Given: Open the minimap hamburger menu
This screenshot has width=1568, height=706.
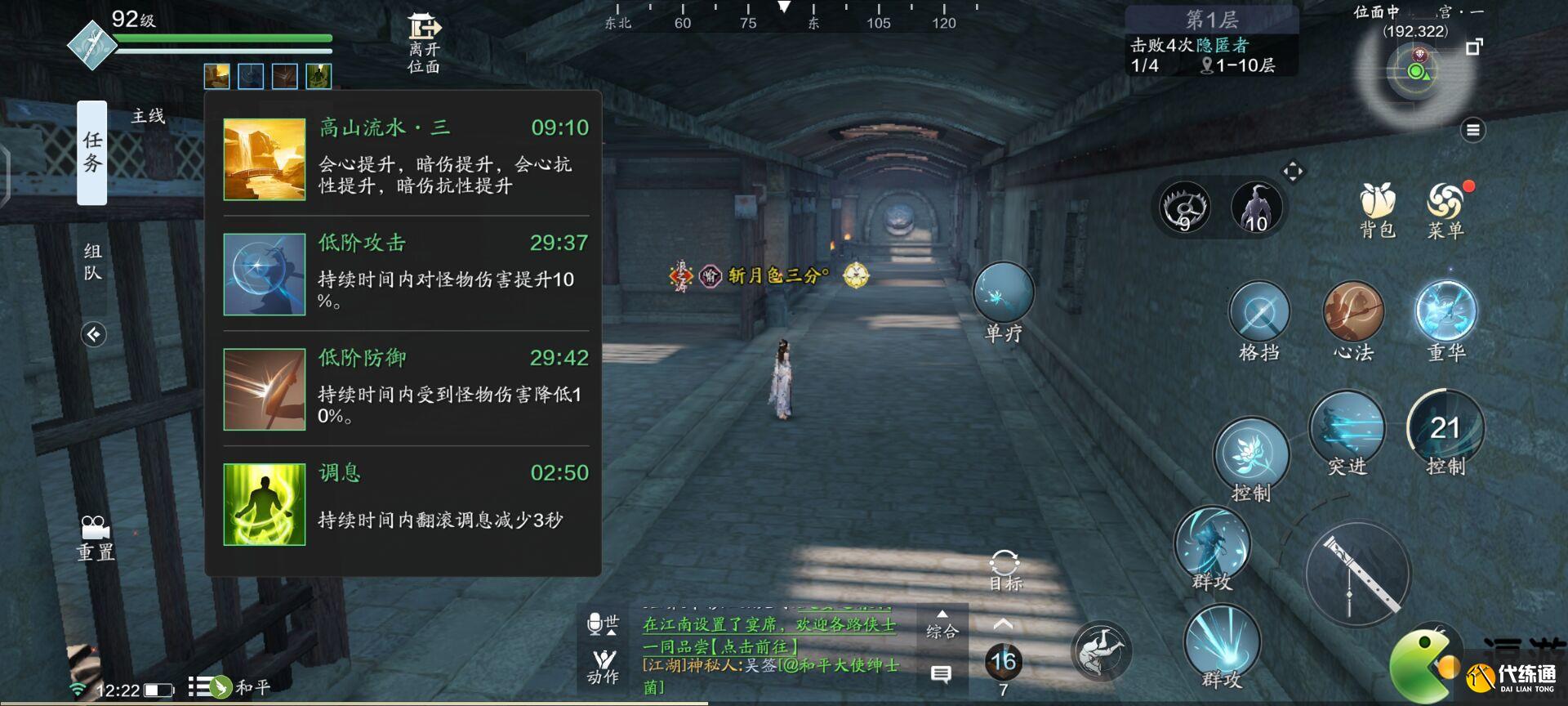Looking at the screenshot, I should point(1472,127).
